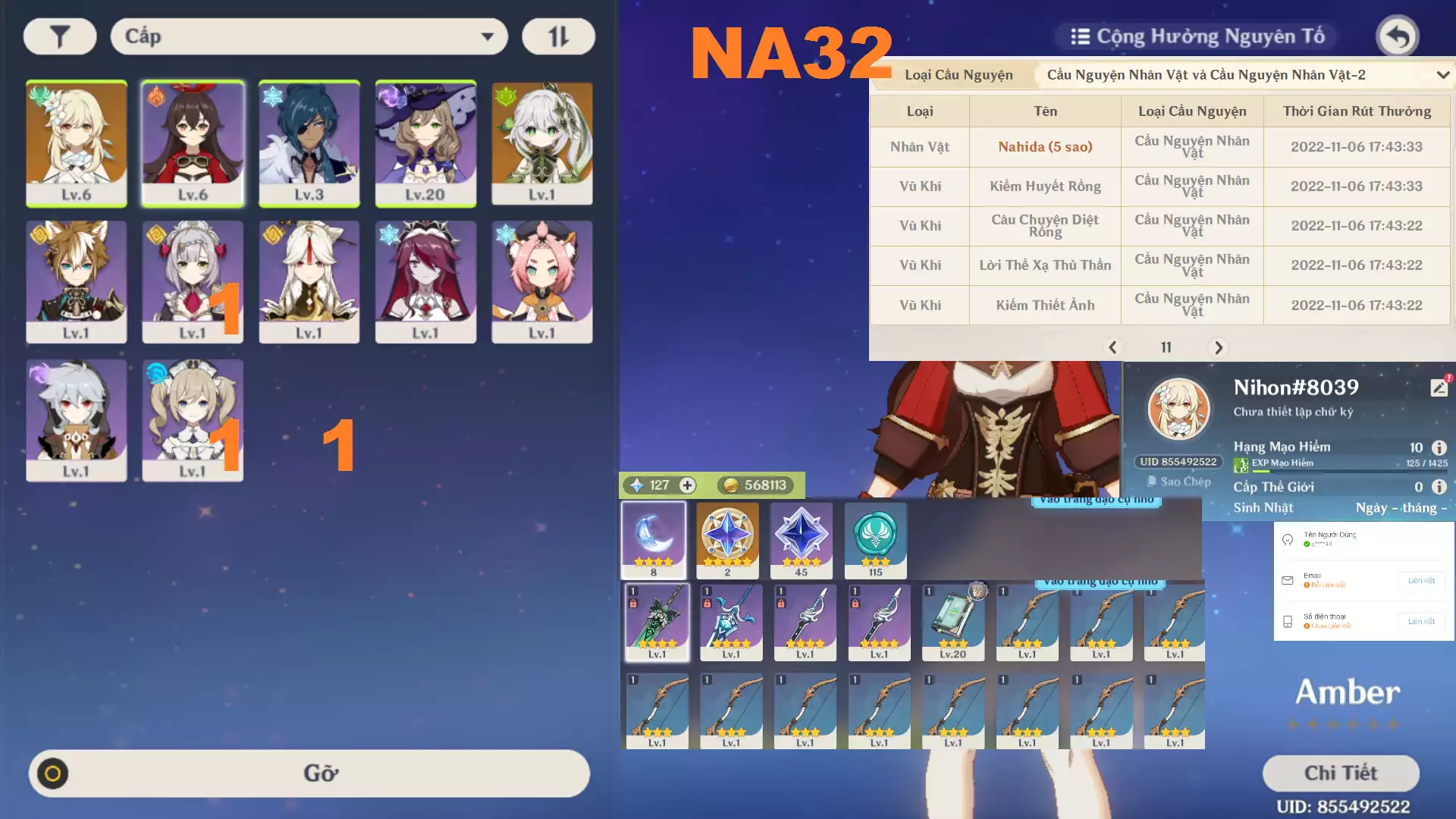
Task: Expand the Loại Cầu Nguyện banner selector
Action: (x=1244, y=75)
